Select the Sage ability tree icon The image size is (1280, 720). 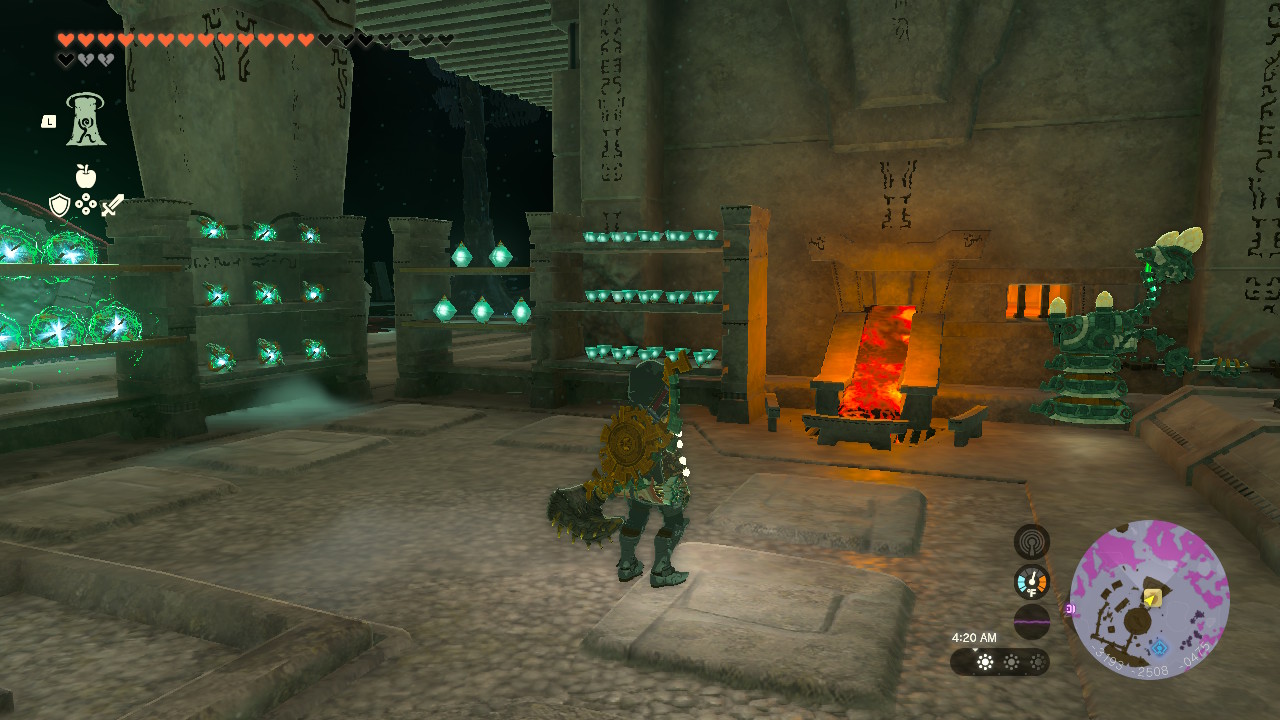click(85, 121)
